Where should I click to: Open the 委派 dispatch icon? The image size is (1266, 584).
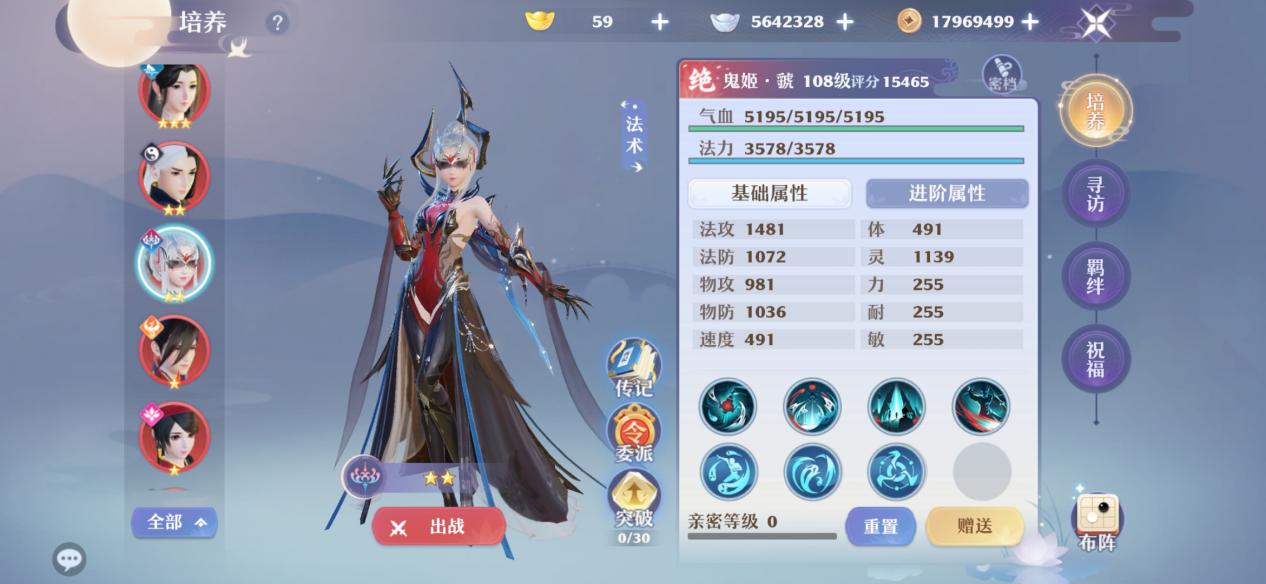[634, 434]
